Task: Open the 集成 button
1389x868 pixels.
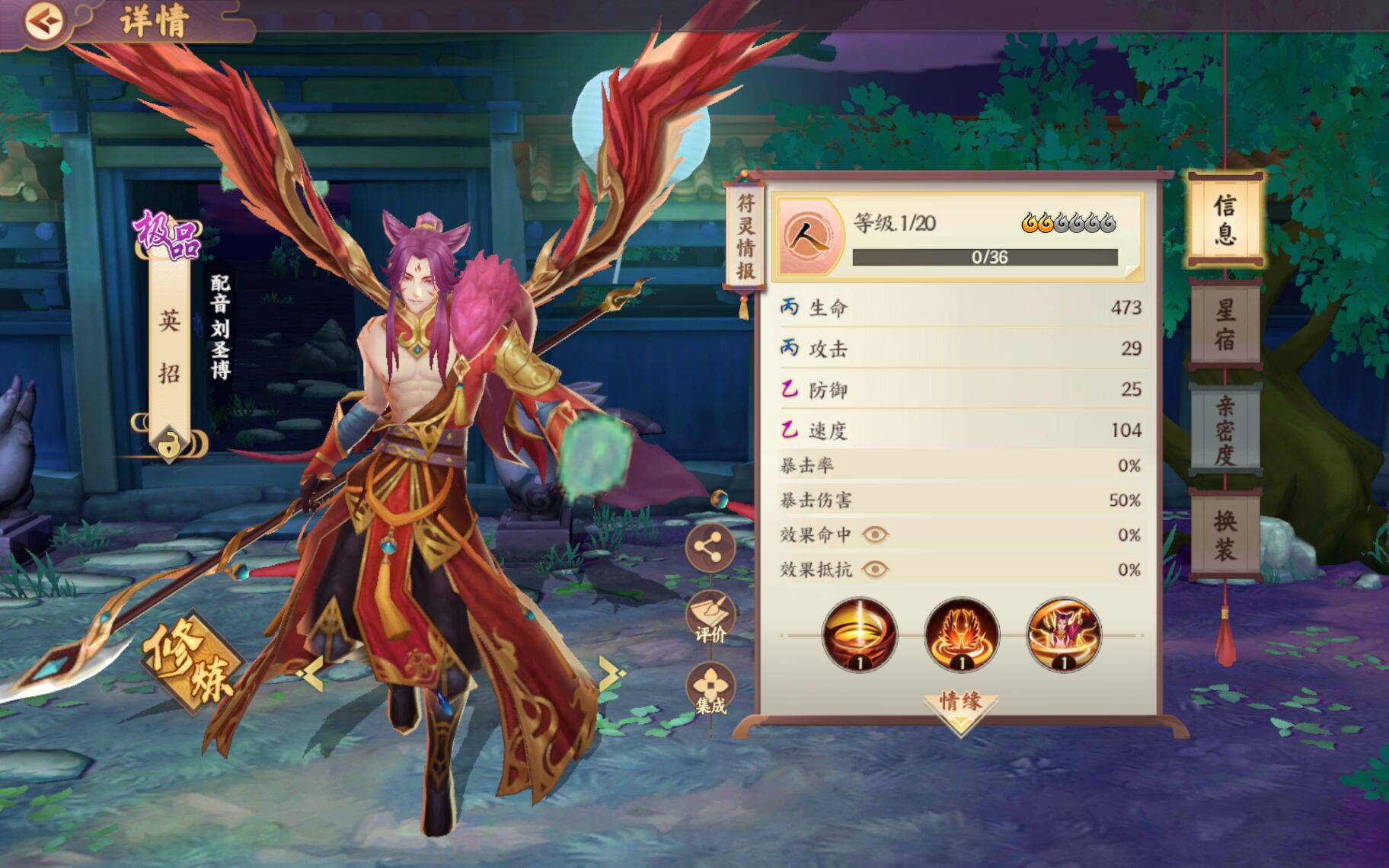Action: 710,688
